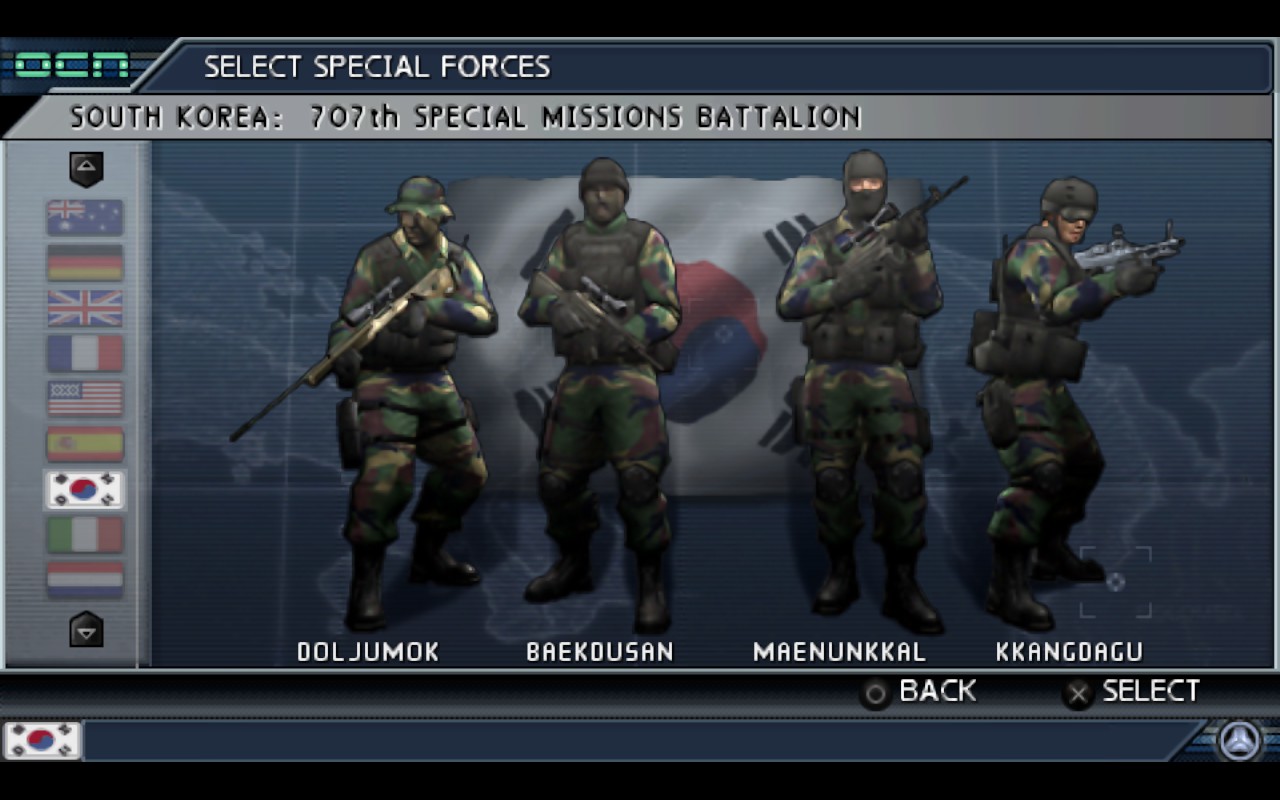Screen dimensions: 1280x800
Task: Pick the United Kingdom flag
Action: [85, 308]
